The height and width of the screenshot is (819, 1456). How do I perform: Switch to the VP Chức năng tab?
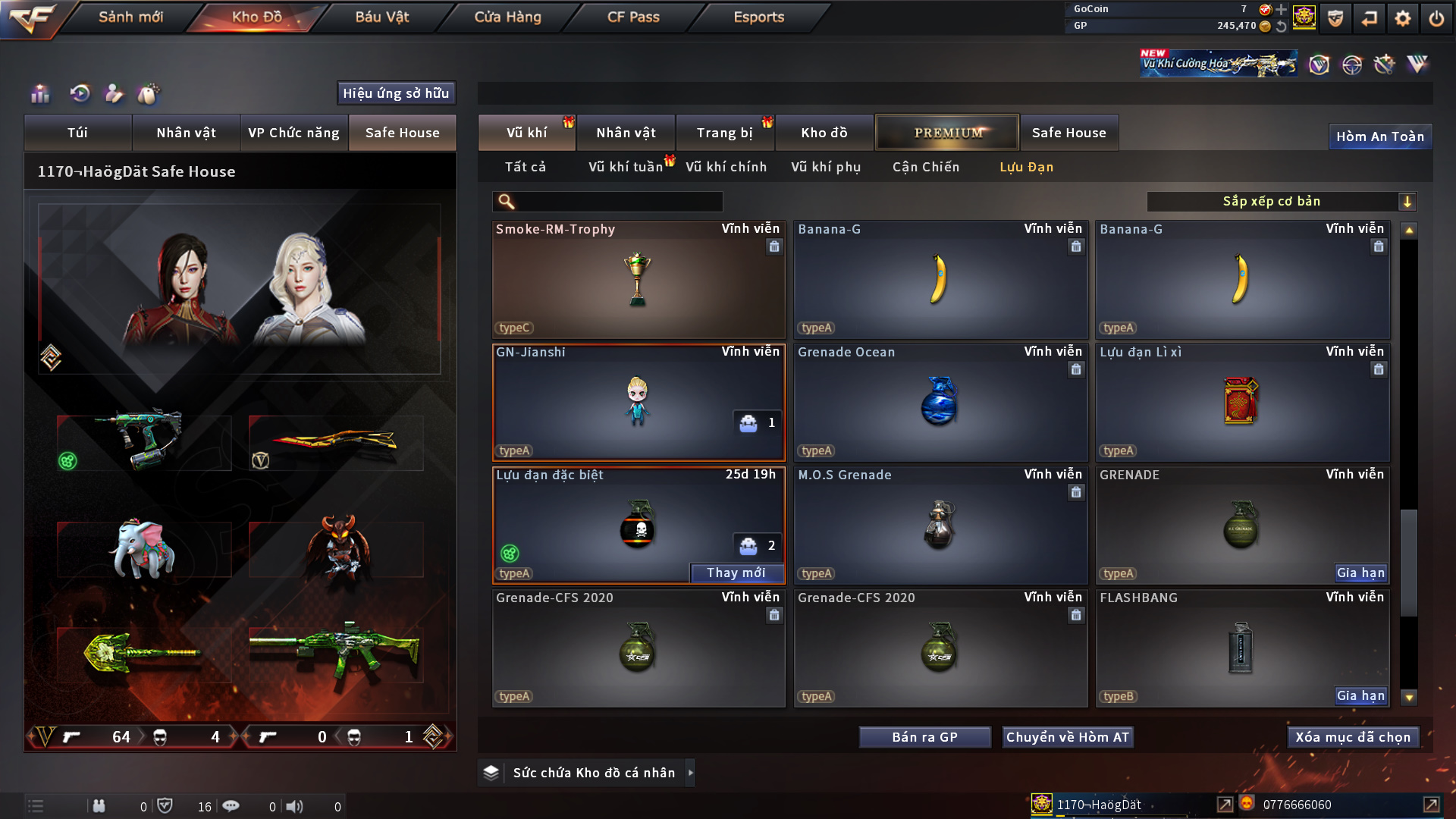(293, 133)
